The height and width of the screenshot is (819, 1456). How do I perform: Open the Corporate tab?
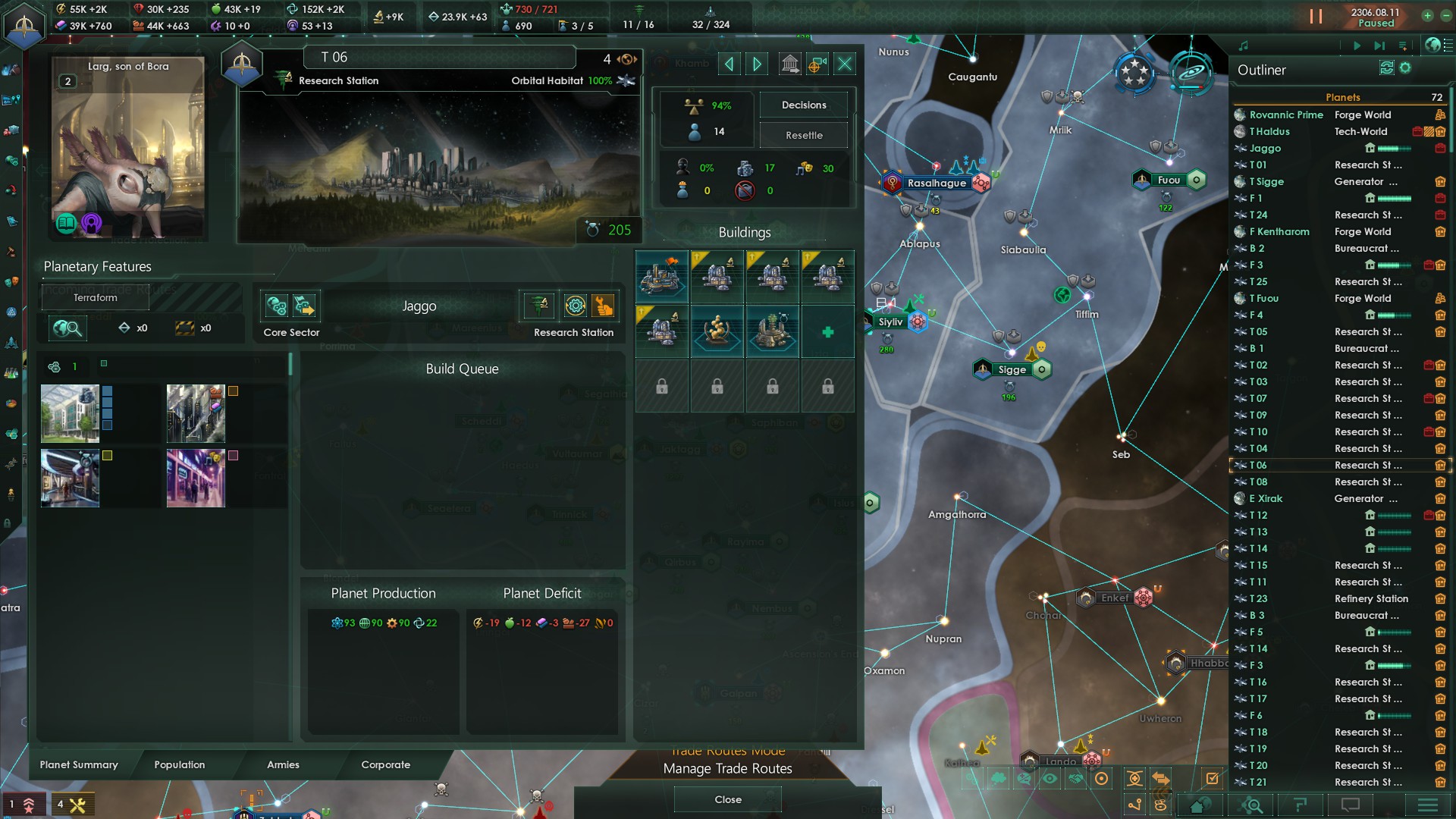click(x=385, y=764)
